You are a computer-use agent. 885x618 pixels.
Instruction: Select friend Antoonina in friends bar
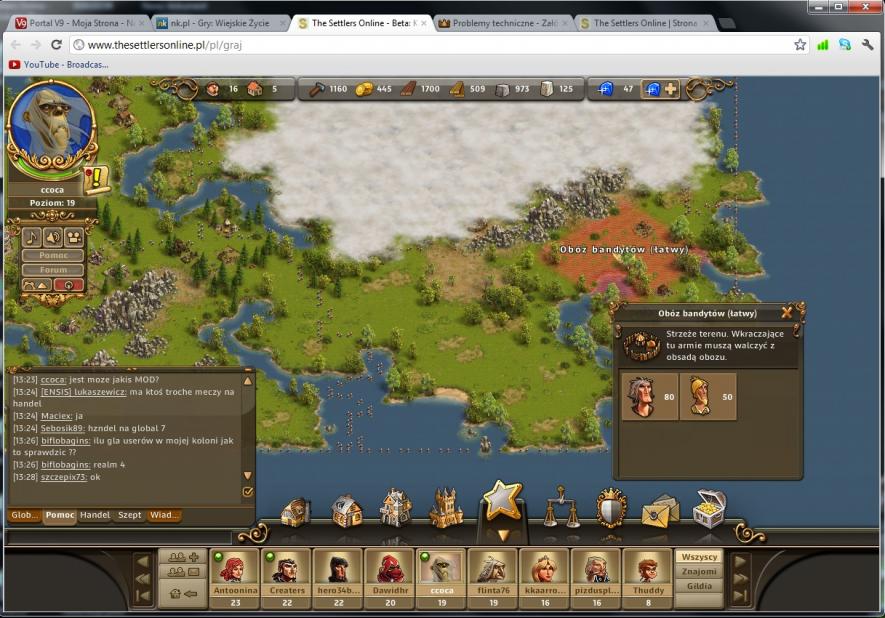coord(235,573)
